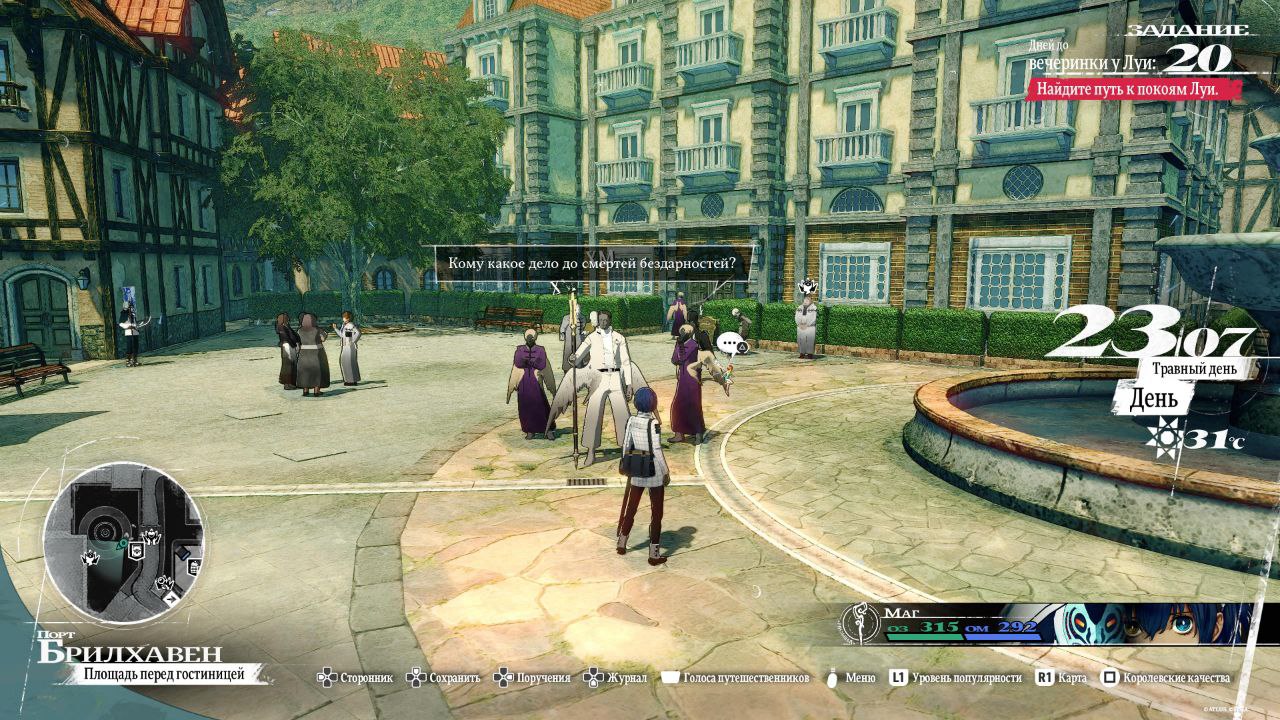Open the circular minimap

124,544
